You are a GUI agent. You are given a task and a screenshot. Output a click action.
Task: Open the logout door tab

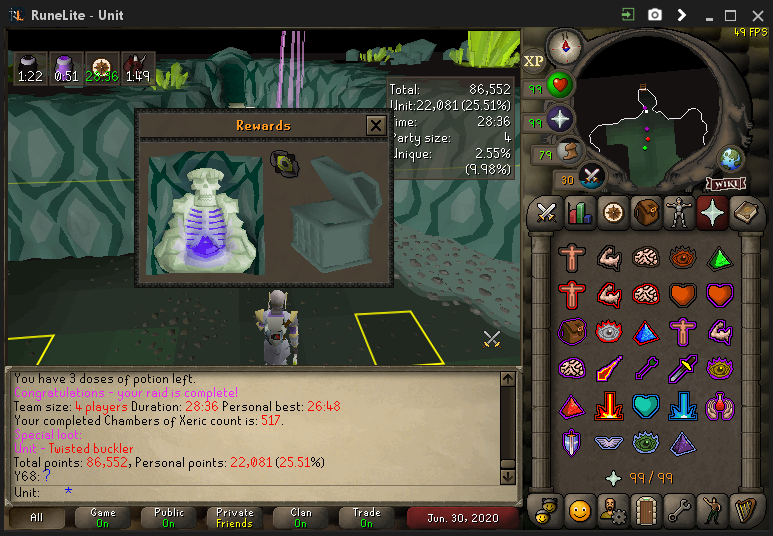pyautogui.click(x=645, y=509)
